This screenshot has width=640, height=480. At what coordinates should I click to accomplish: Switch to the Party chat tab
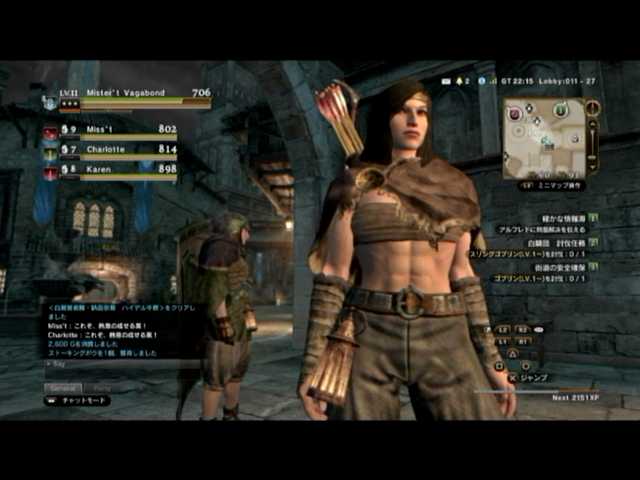pos(101,386)
